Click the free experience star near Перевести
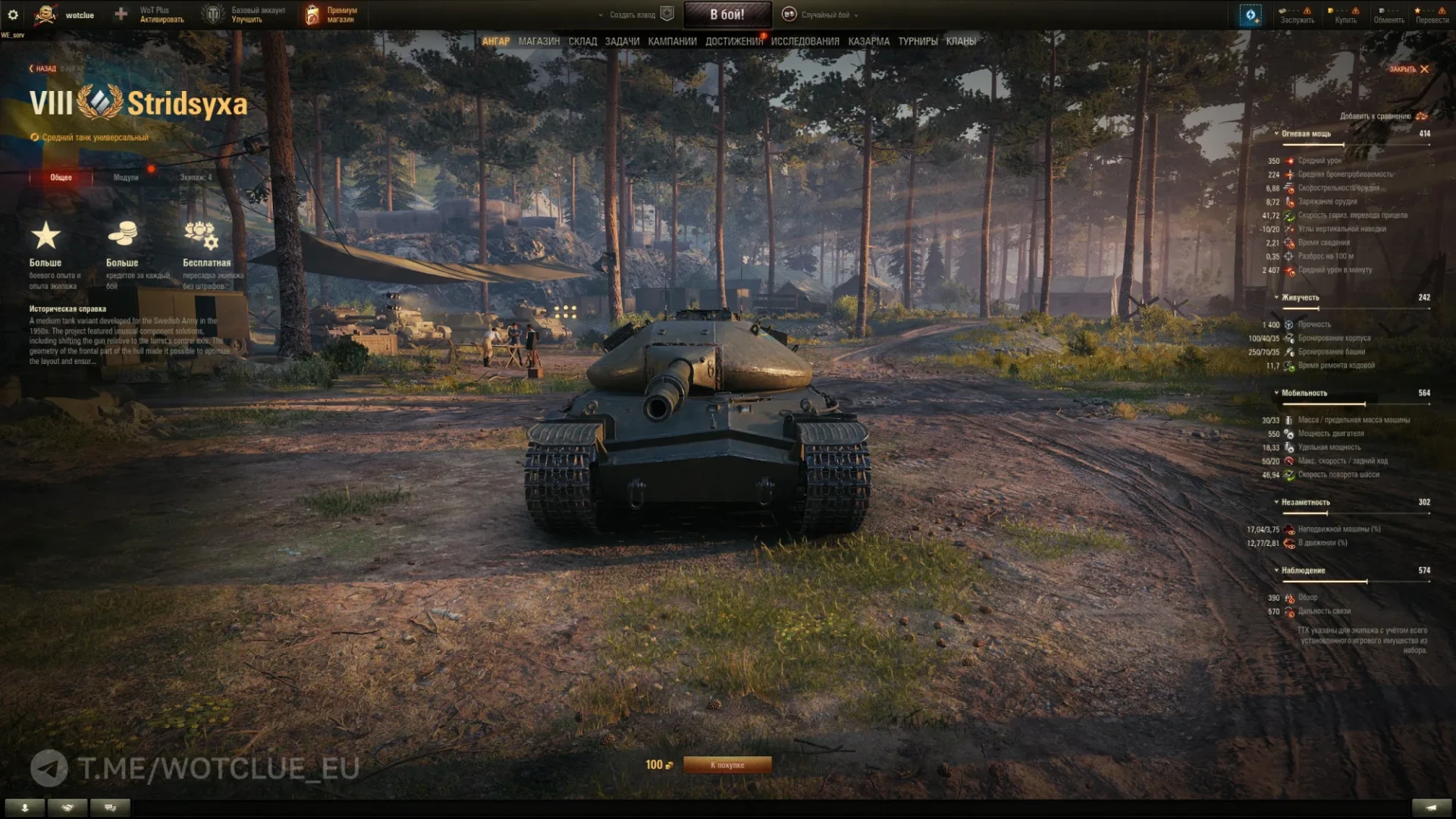The width and height of the screenshot is (1456, 819). tap(1417, 10)
